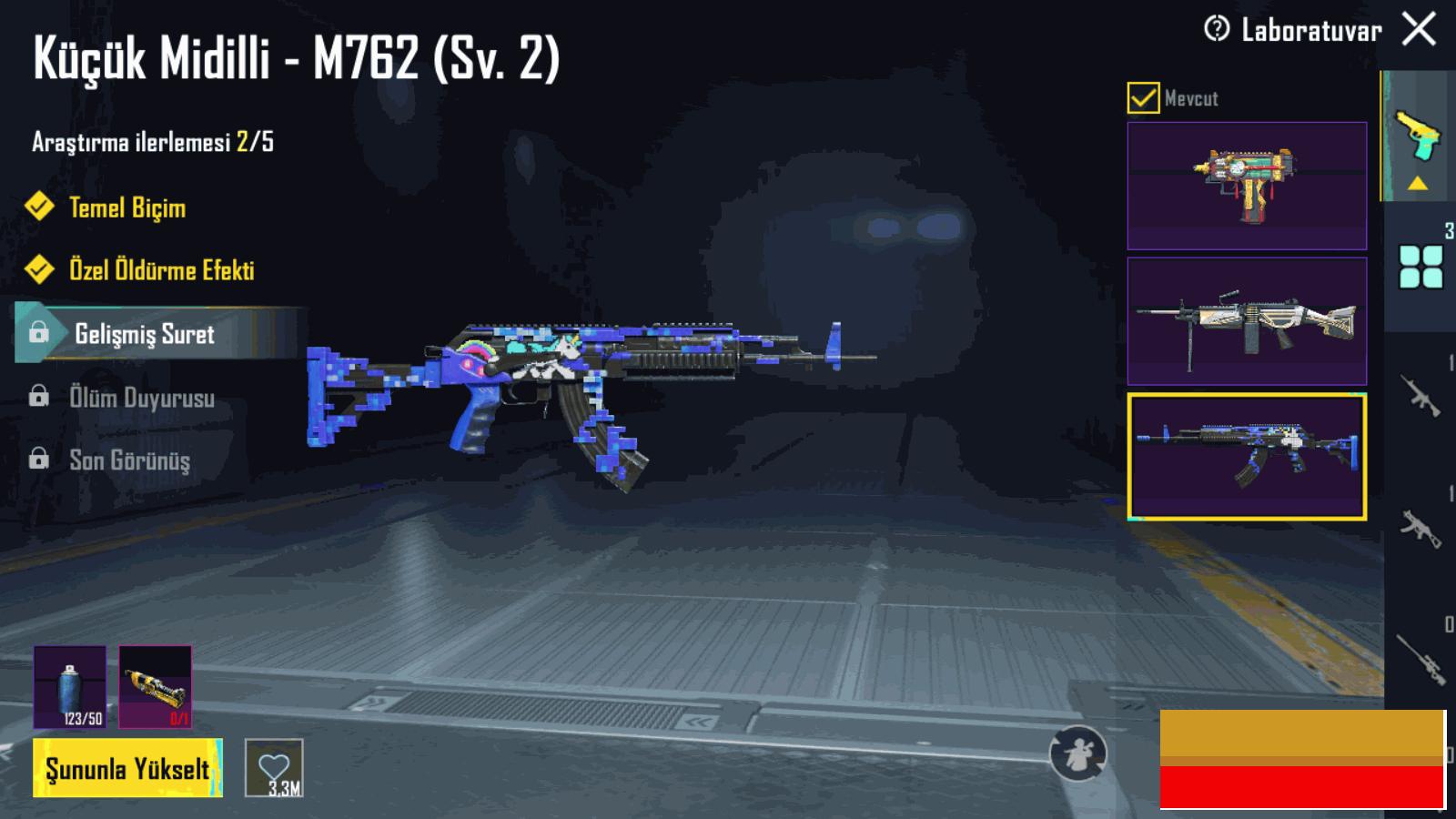Switch to the yellow pistol category tab
Screen dimensions: 1456x819
pyautogui.click(x=1418, y=136)
